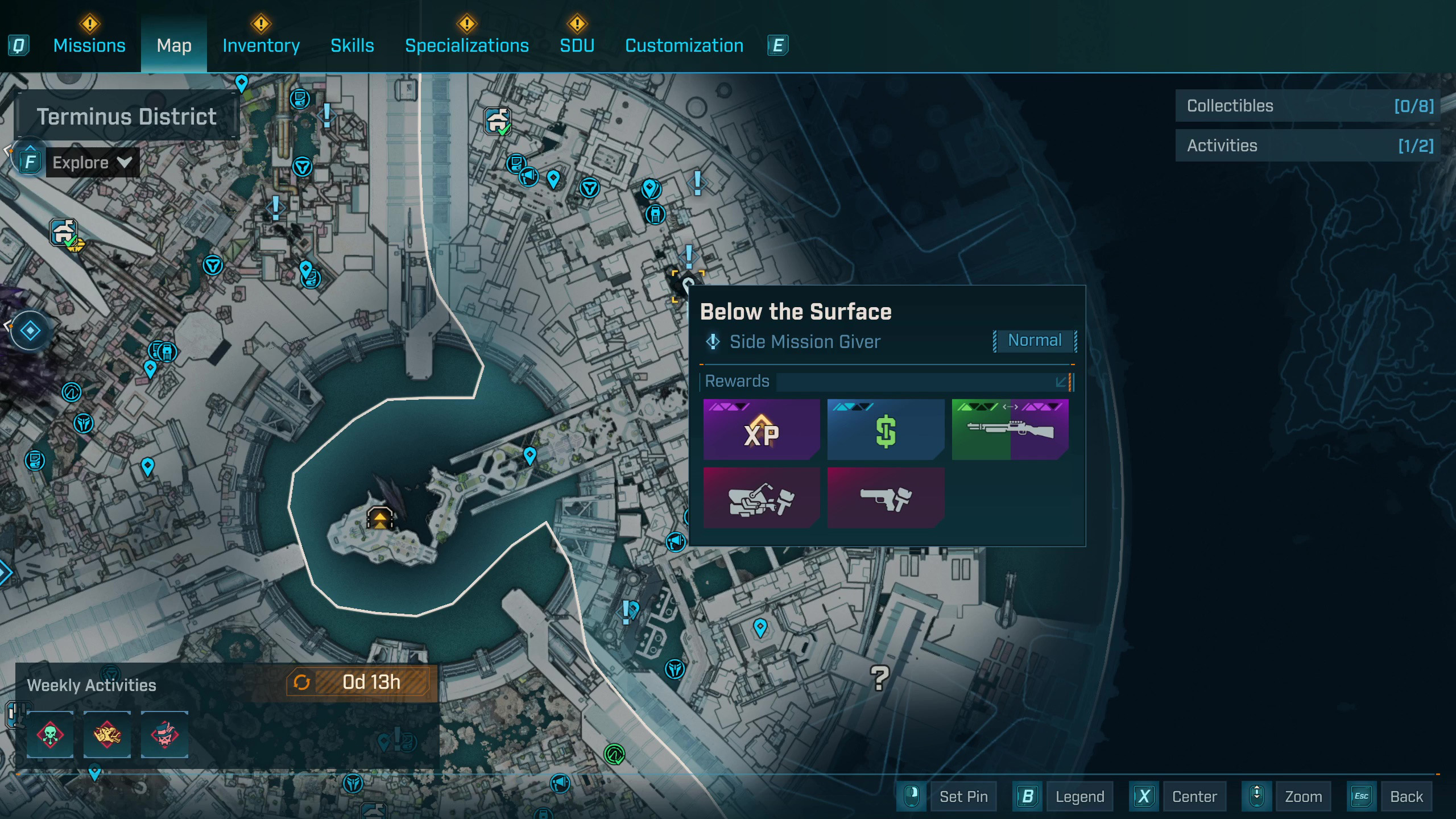Select the XP reward tile
Image resolution: width=1456 pixels, height=819 pixels.
coord(761,429)
